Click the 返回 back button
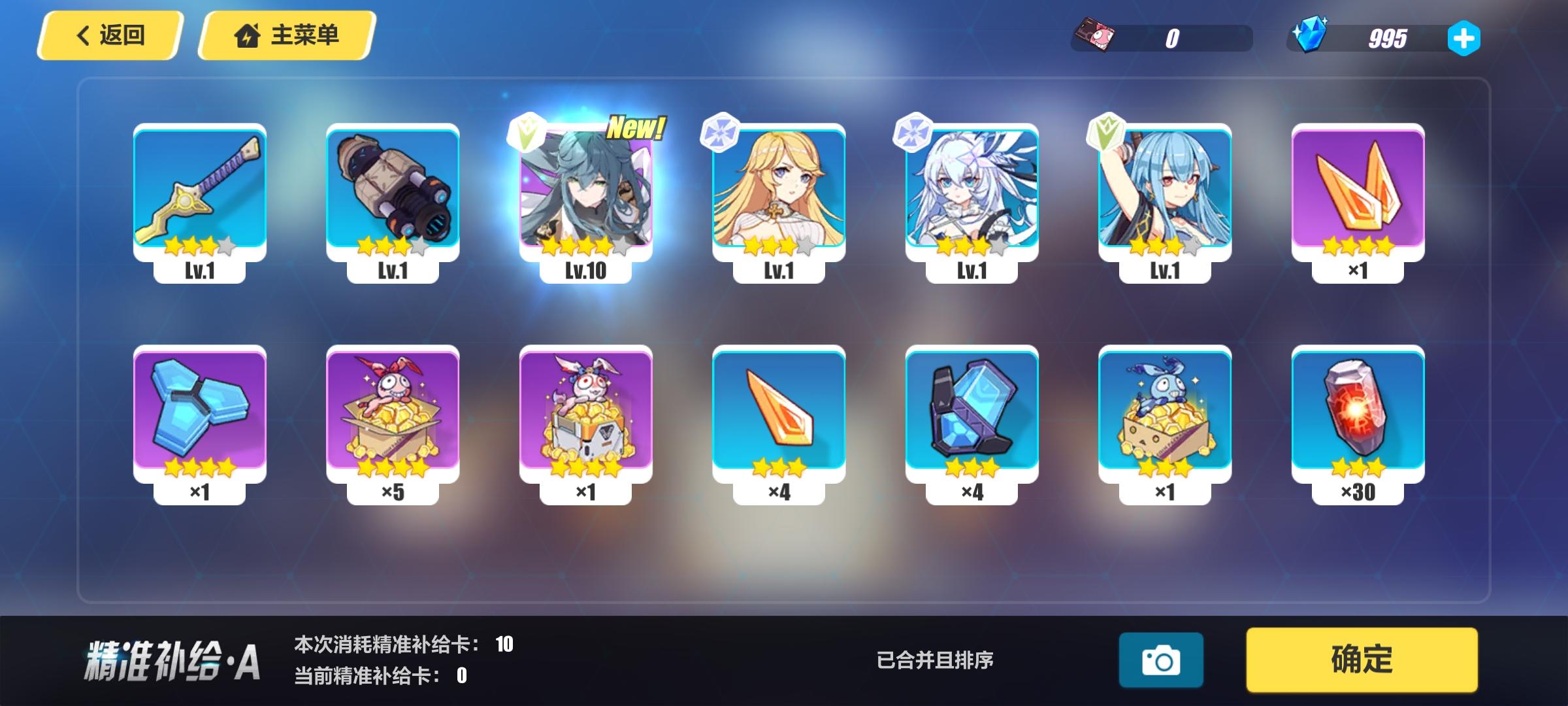The height and width of the screenshot is (706, 1568). (111, 36)
